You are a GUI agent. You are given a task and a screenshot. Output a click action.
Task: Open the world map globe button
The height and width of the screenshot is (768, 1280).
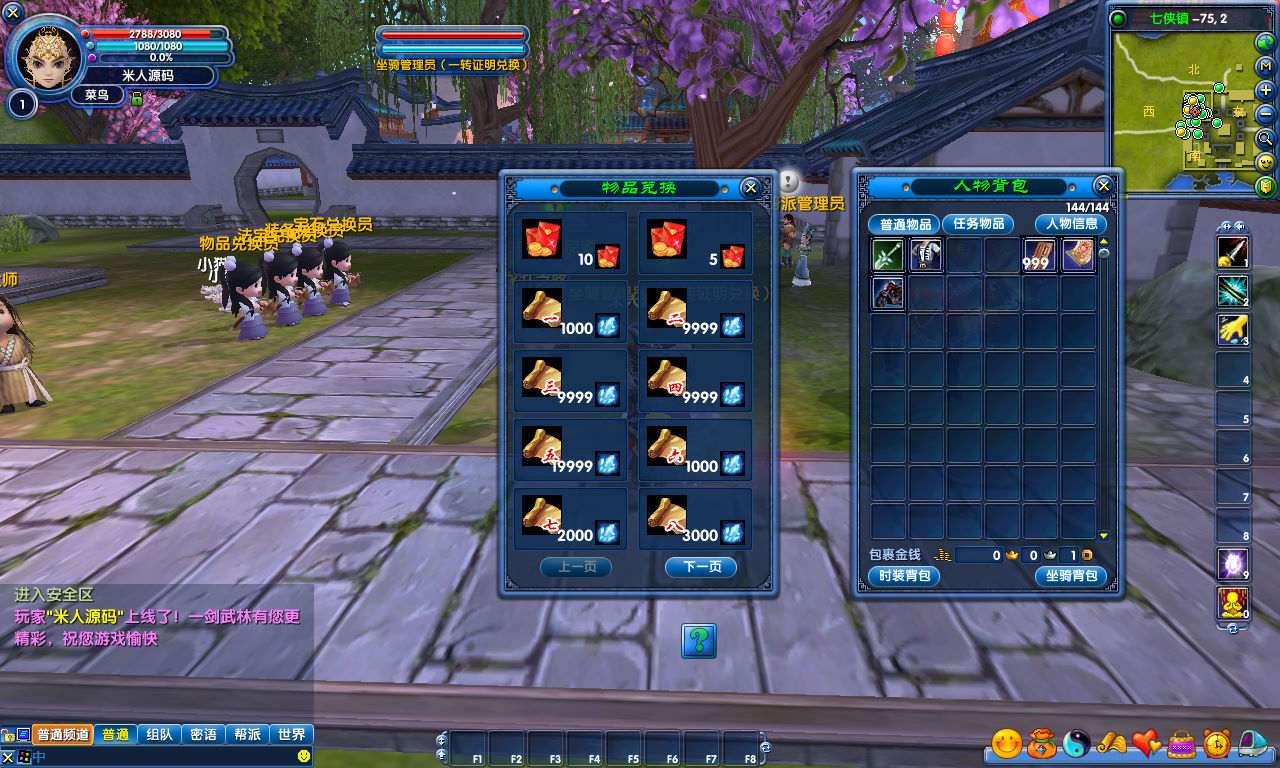pos(1266,42)
